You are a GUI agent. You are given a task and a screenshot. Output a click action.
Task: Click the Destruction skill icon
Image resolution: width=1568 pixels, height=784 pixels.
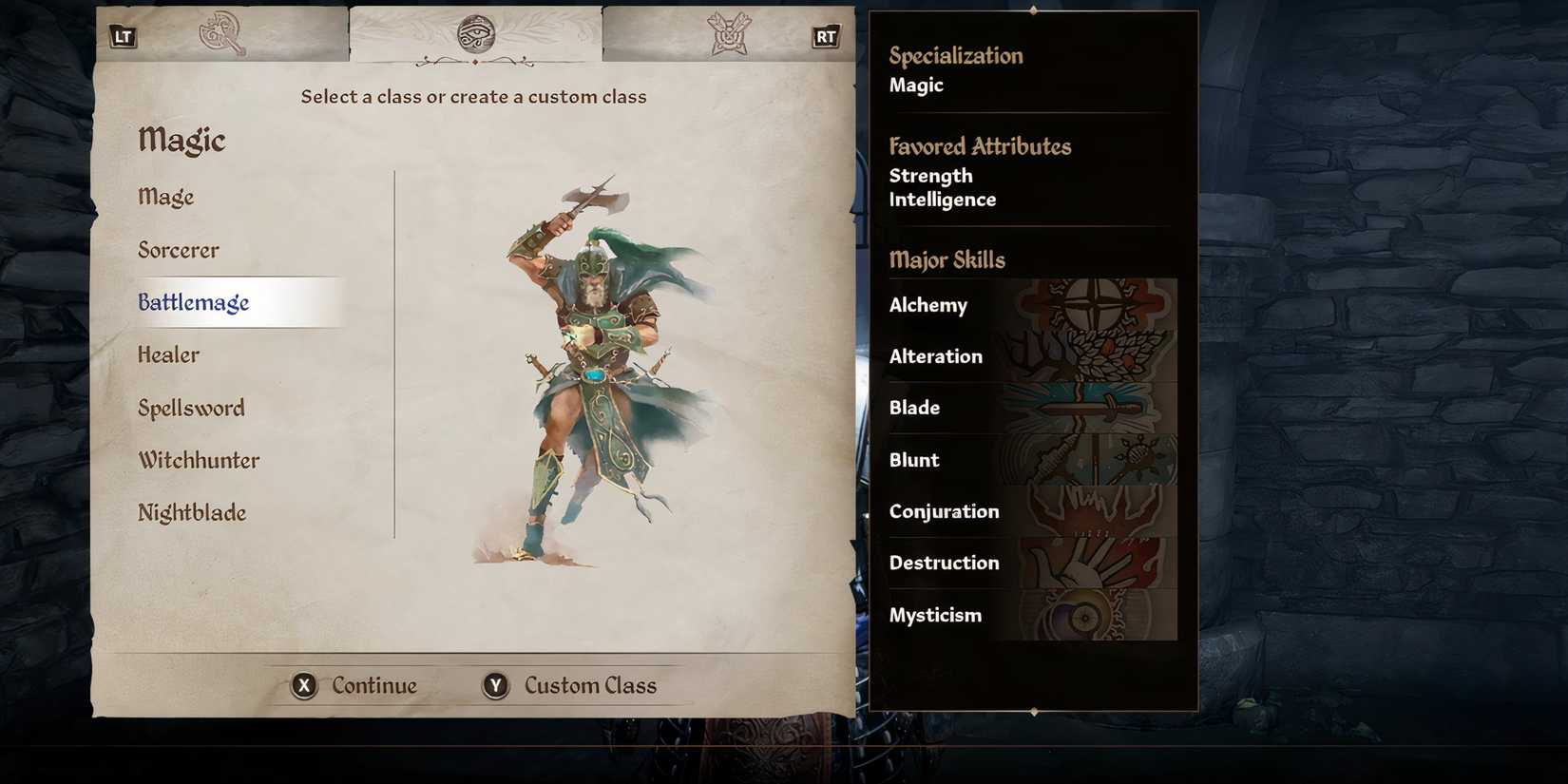pos(1093,563)
